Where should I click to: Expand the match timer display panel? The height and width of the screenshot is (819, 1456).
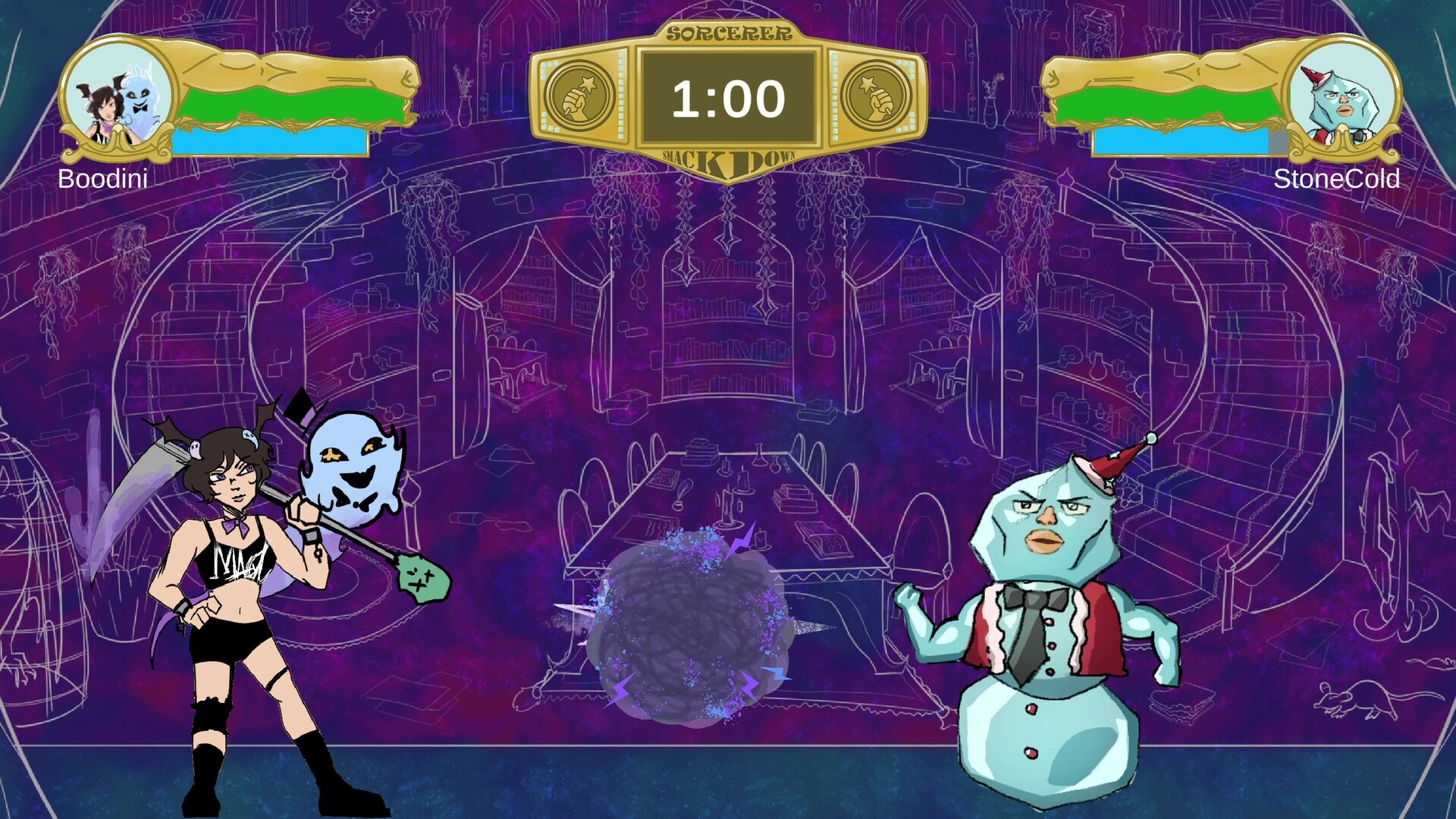728,96
